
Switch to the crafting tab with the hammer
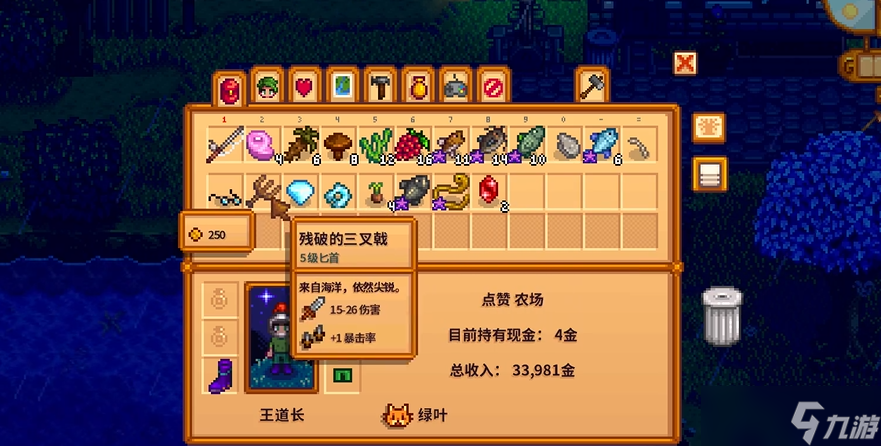(x=379, y=86)
